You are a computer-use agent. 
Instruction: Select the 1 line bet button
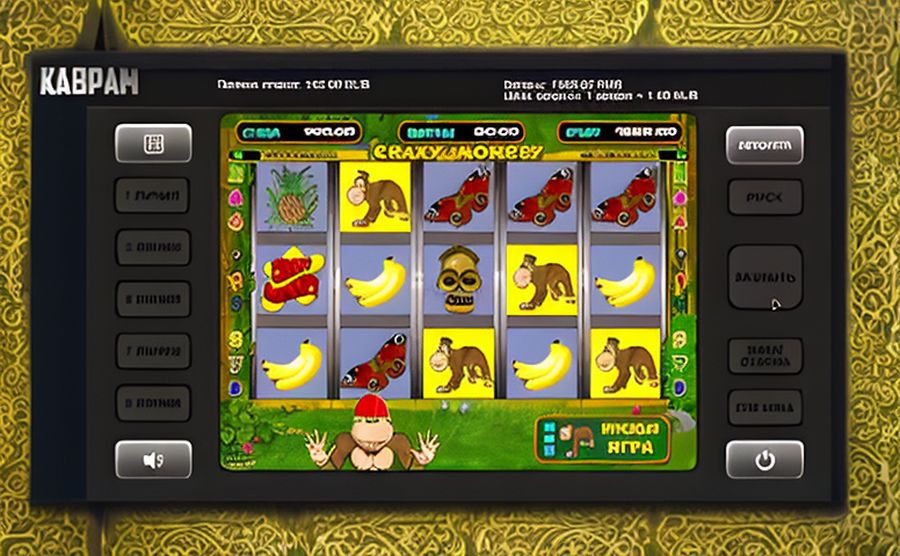pos(153,195)
